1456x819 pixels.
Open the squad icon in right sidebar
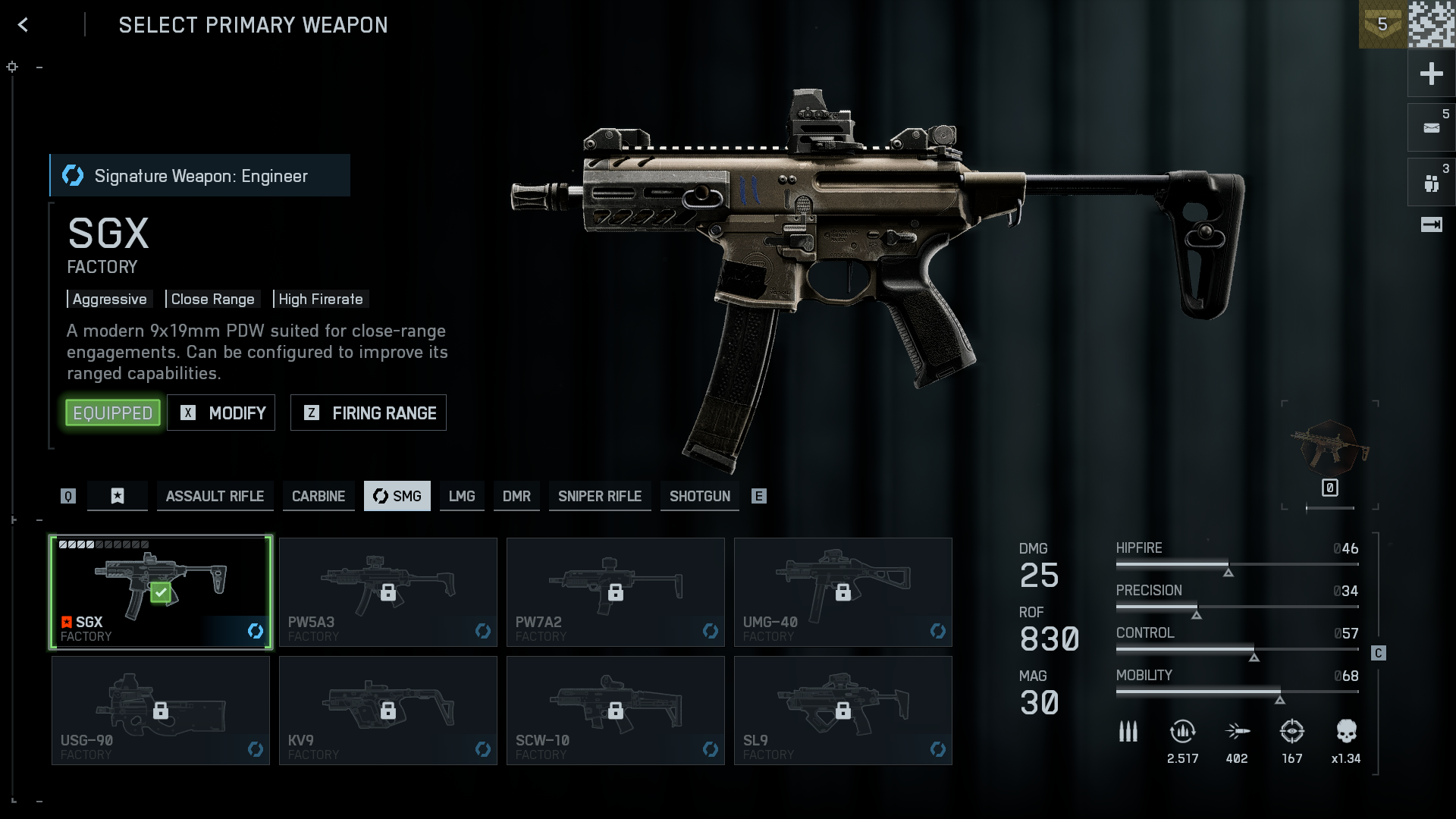pyautogui.click(x=1431, y=183)
